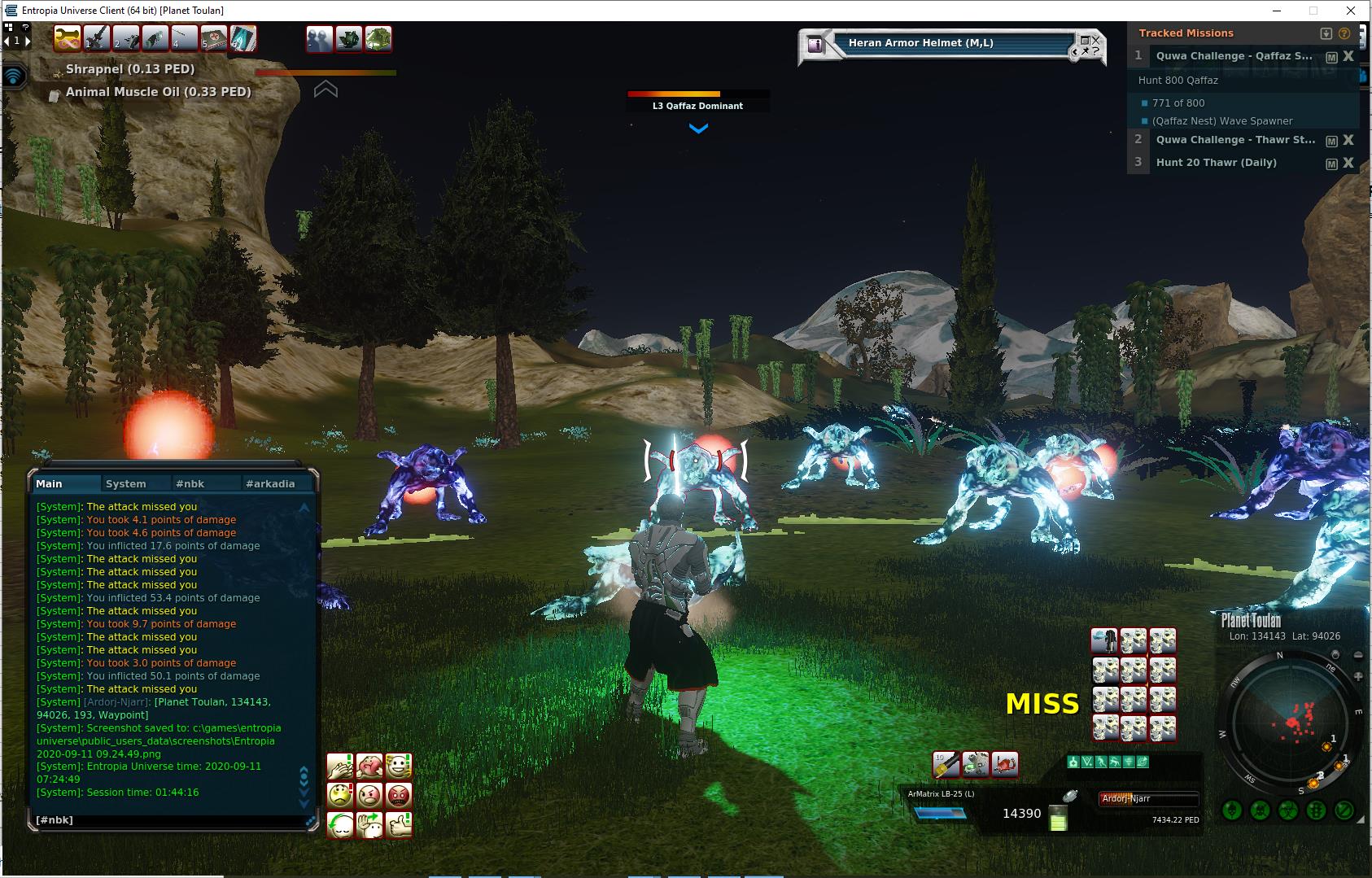The image size is (1372, 878).
Task: Zoom in the radar with plus button
Action: point(1357,676)
